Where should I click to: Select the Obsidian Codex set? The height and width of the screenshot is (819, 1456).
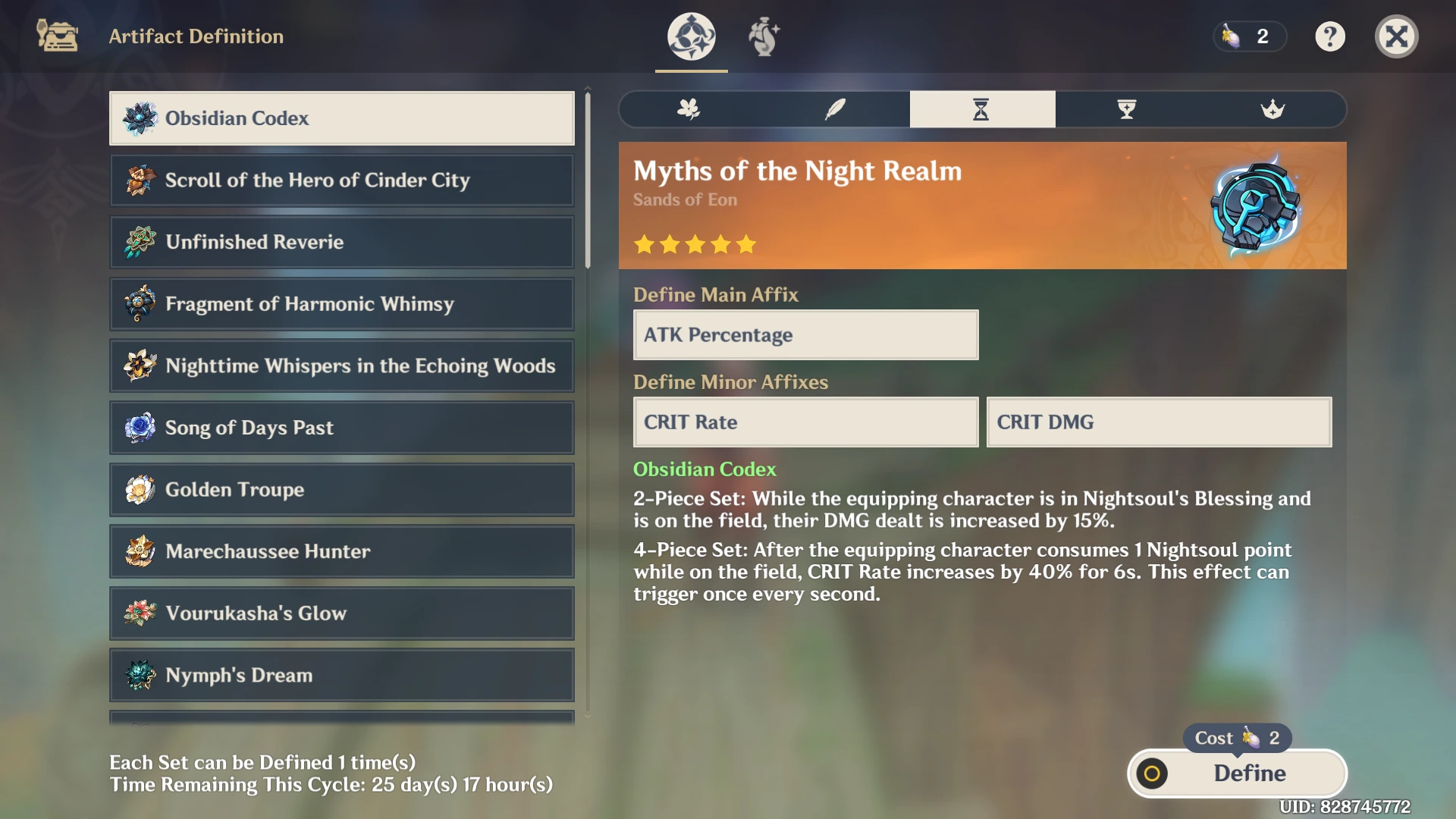341,118
